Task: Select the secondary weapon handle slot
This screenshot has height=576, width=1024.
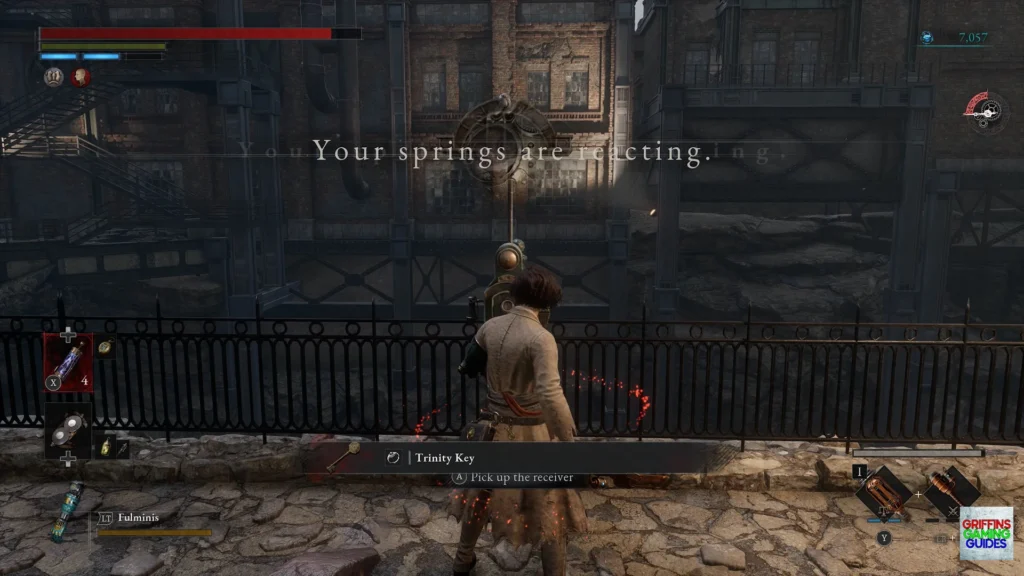Action: pyautogui.click(x=951, y=490)
